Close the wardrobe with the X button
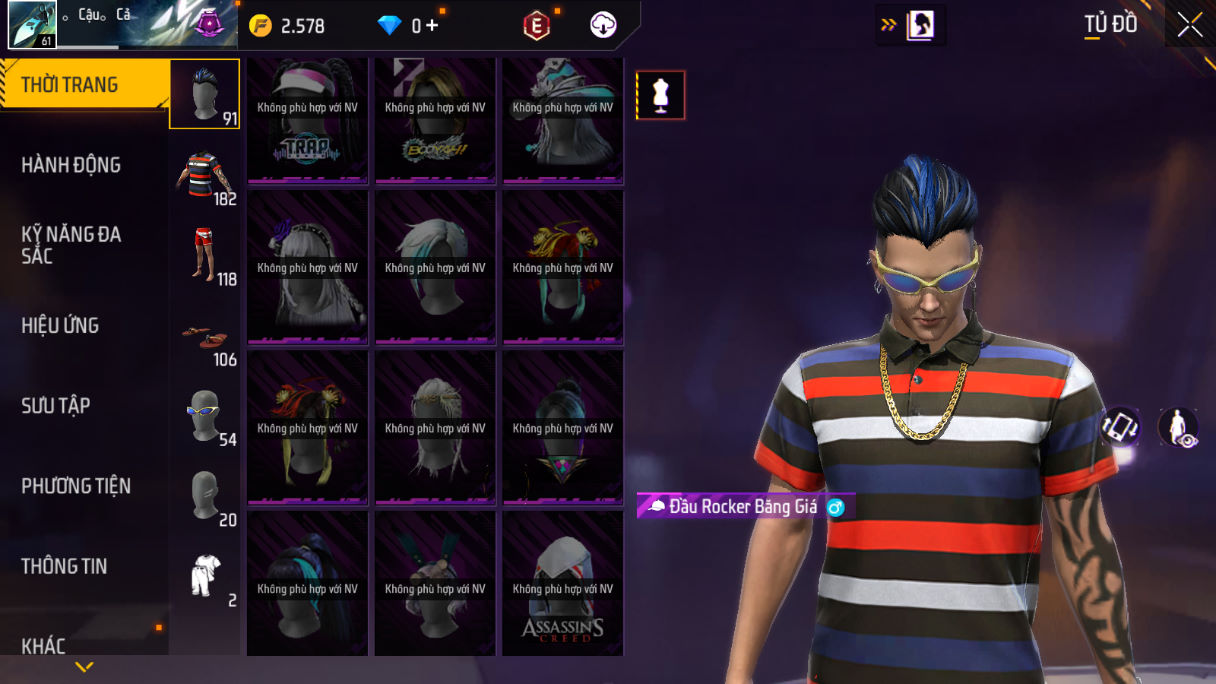1216x684 pixels. point(1190,25)
